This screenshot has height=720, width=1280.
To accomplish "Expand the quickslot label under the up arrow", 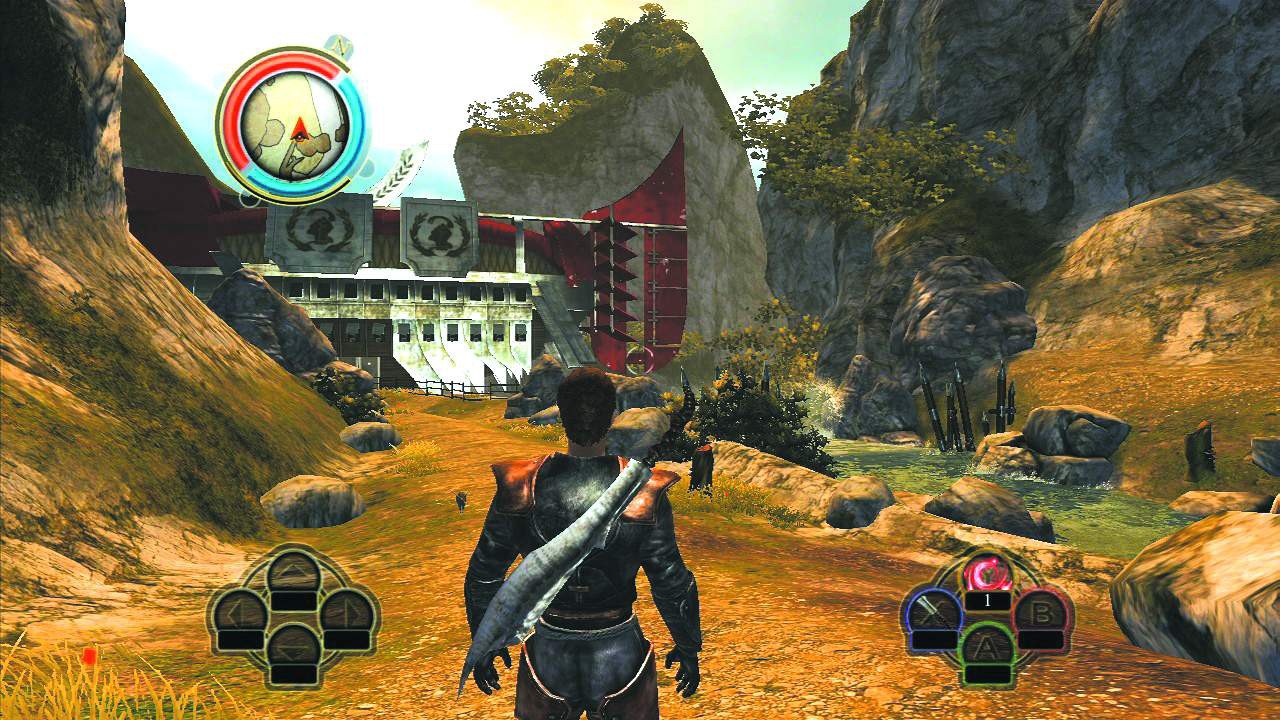I will [294, 600].
